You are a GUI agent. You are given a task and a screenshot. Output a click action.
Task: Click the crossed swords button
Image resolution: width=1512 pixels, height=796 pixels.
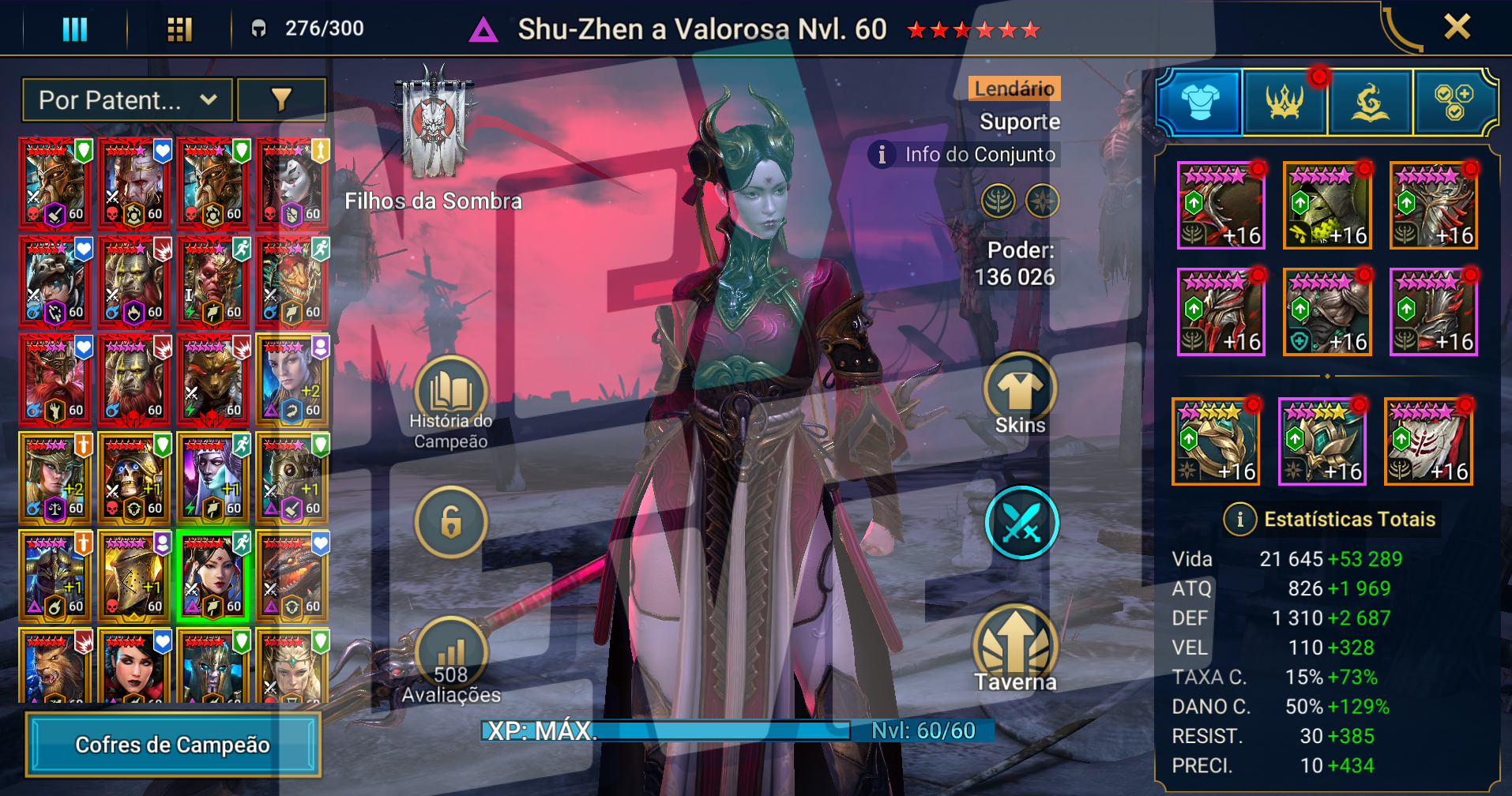tap(1021, 523)
